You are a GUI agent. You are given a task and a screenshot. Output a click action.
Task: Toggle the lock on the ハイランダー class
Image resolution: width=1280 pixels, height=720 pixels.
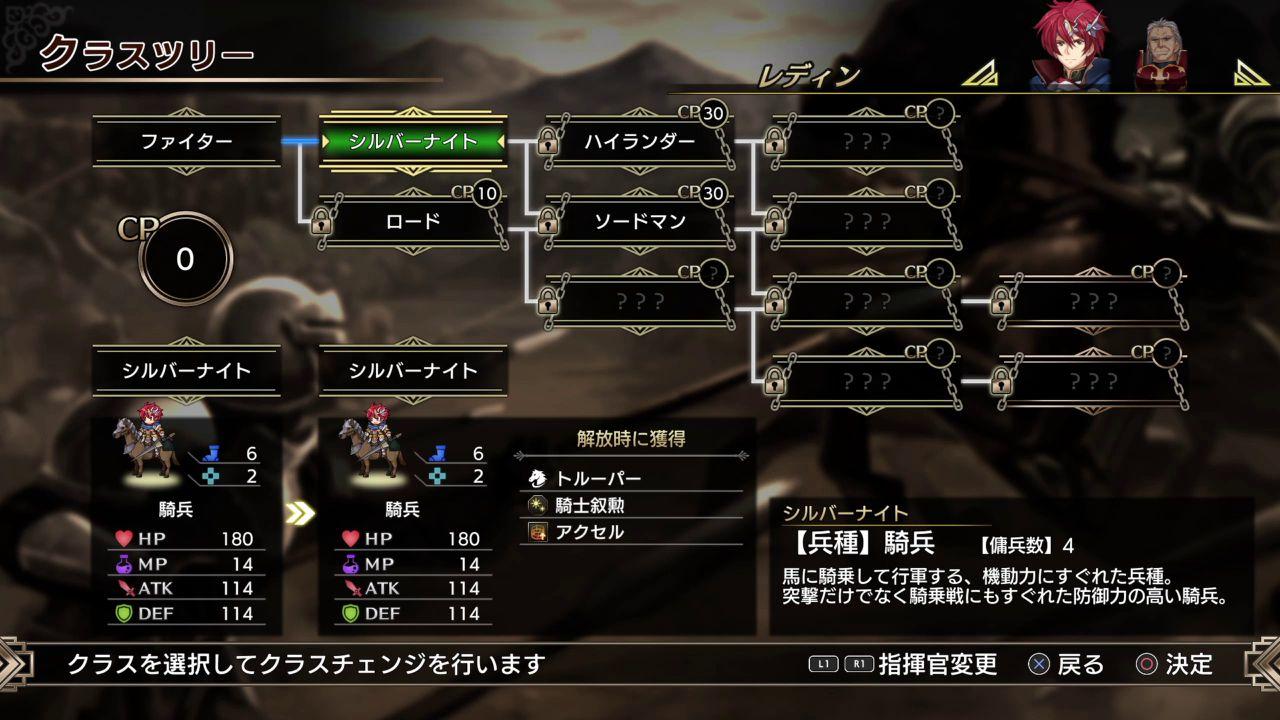[546, 143]
